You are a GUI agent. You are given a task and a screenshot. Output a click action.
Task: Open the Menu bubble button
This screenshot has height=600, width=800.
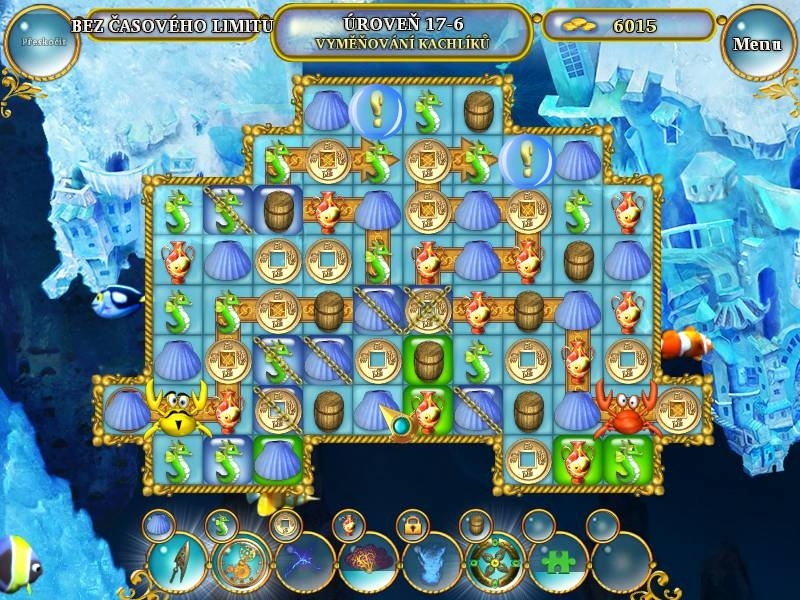(x=757, y=44)
